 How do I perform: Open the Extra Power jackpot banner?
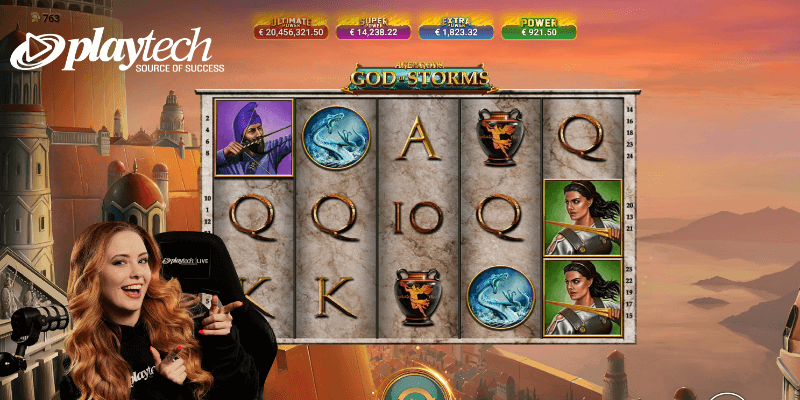[456, 27]
